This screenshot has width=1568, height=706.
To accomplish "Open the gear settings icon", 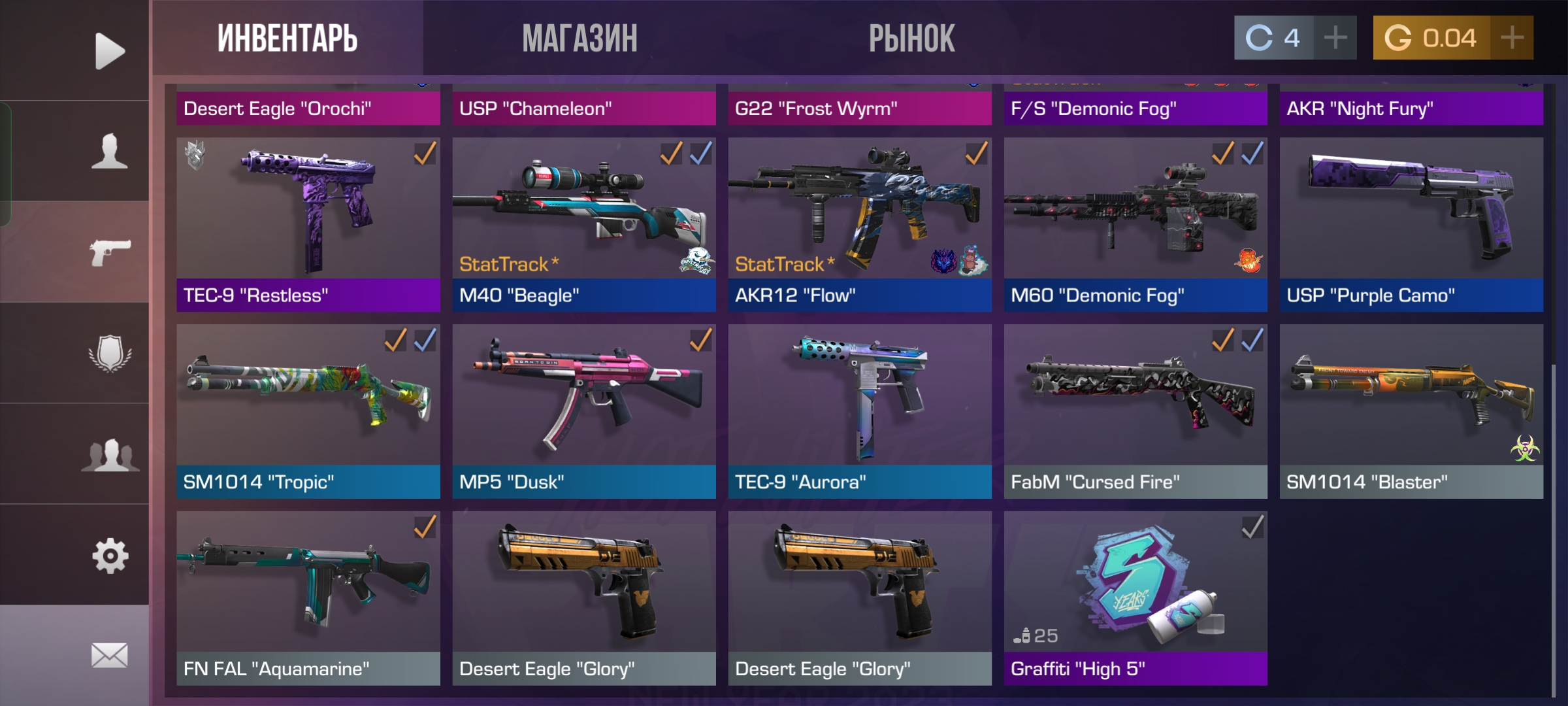I will [109, 556].
